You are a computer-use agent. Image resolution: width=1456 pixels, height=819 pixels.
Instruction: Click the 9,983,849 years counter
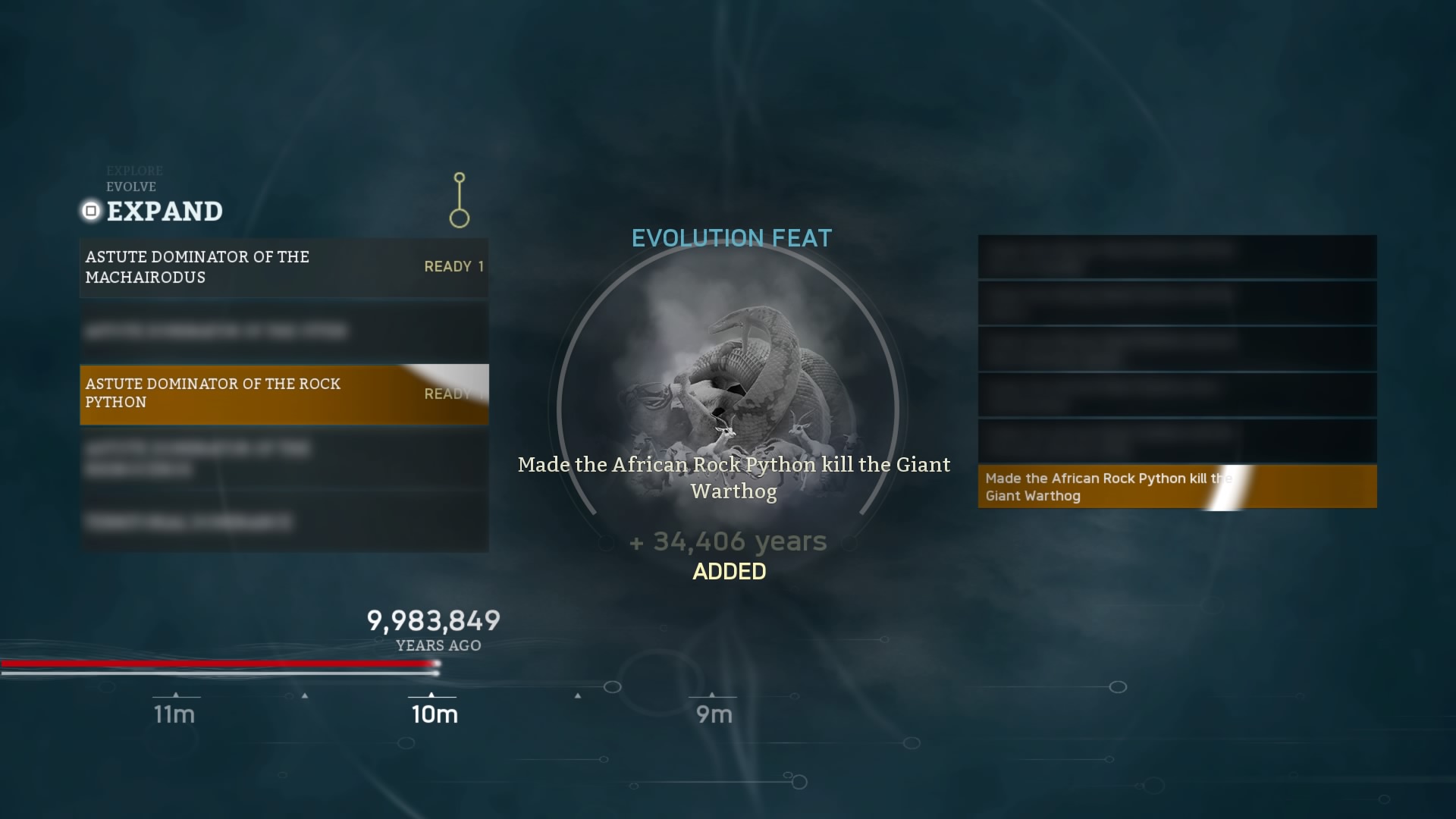pos(433,621)
